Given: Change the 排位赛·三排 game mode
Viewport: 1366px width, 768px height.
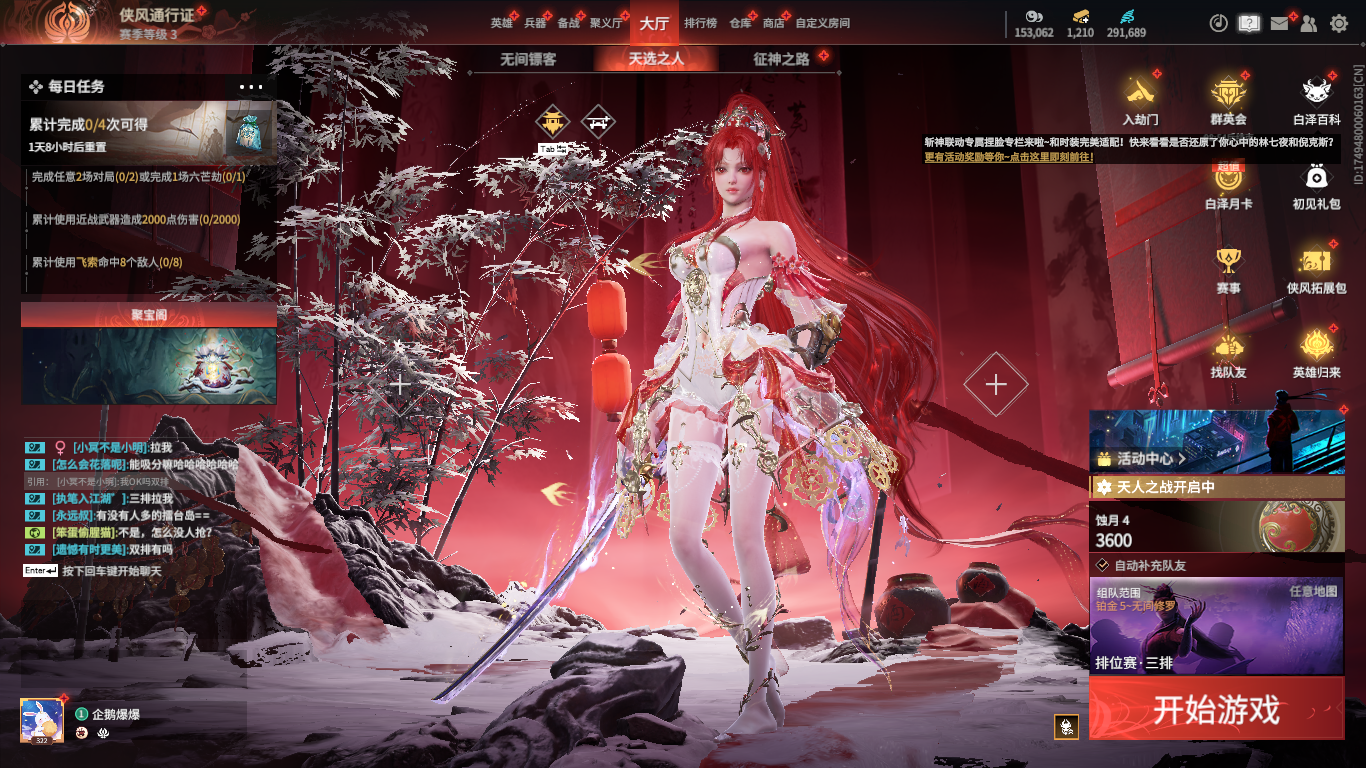Looking at the screenshot, I should click(1216, 625).
